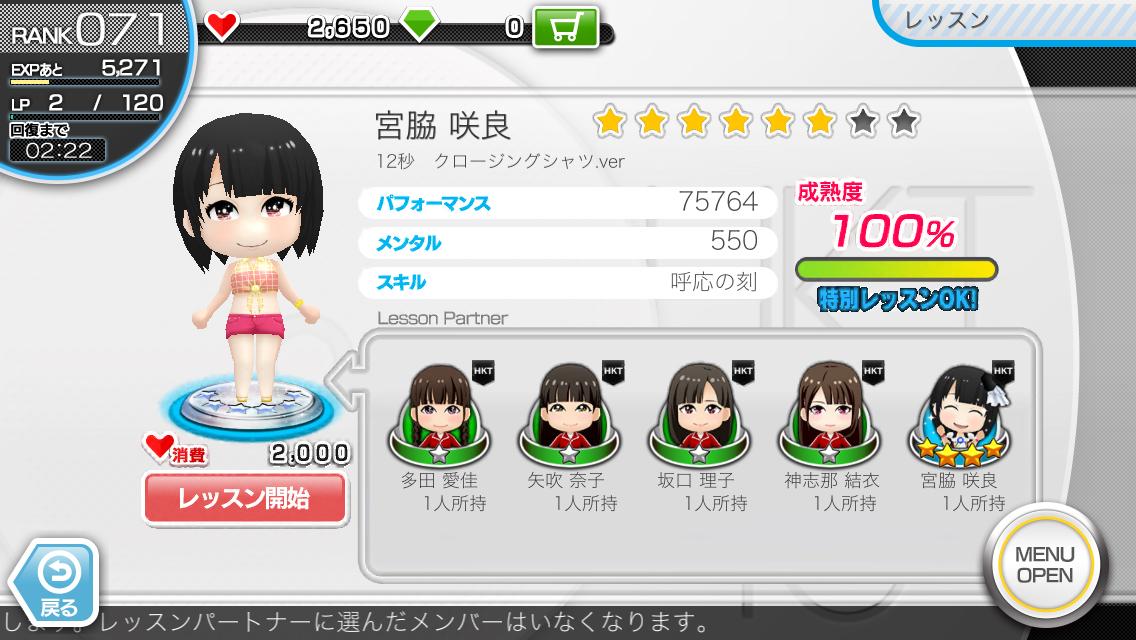
Task: Open the green shopping cart shop
Action: click(x=565, y=28)
